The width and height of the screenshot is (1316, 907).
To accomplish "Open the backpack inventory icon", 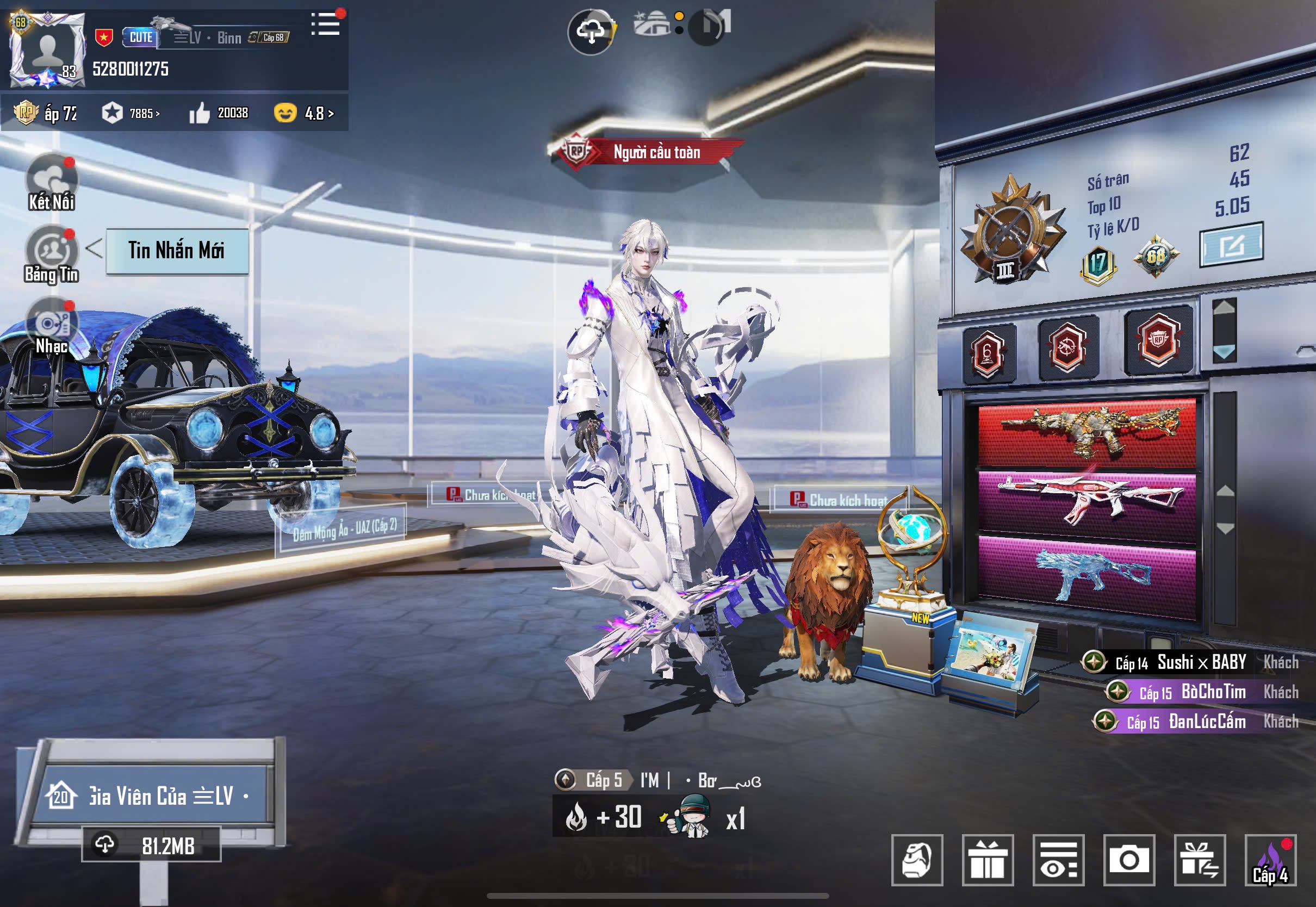I will click(x=916, y=860).
